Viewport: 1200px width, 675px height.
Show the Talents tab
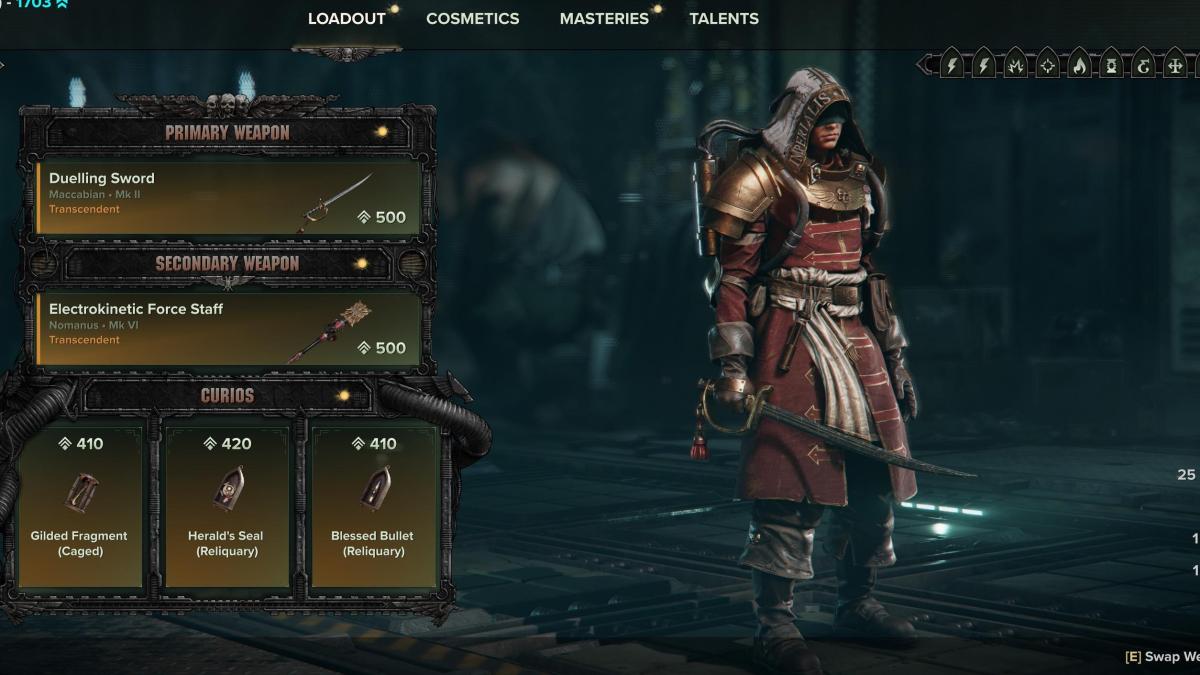723,19
